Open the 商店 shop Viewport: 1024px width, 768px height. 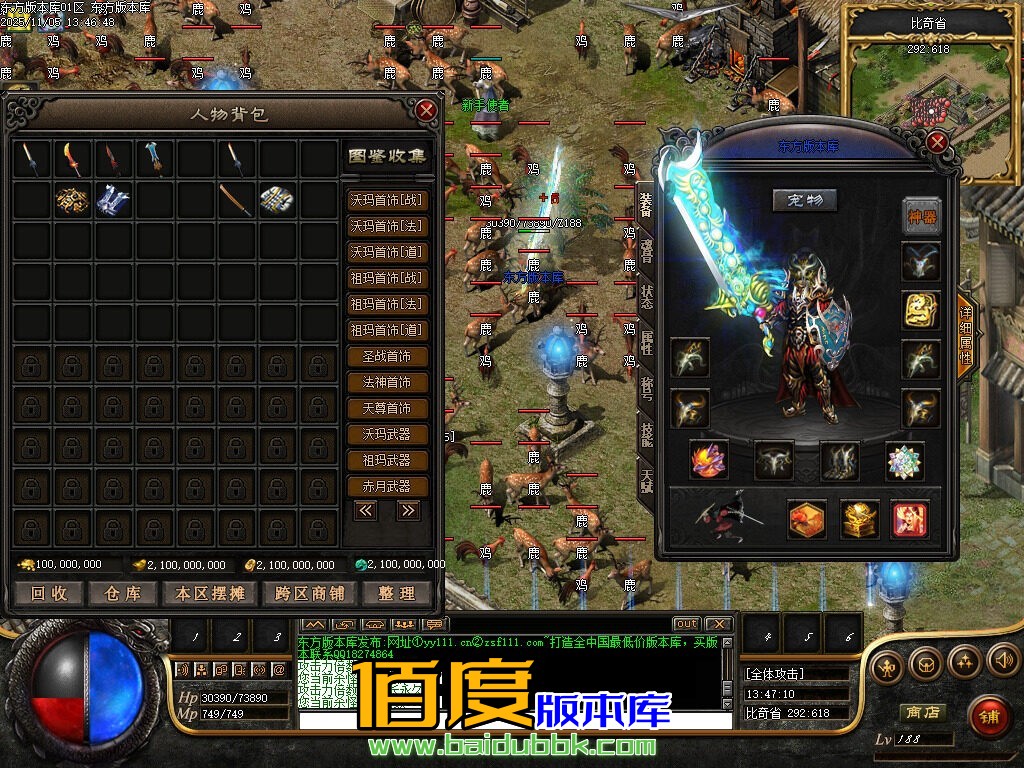(x=921, y=712)
